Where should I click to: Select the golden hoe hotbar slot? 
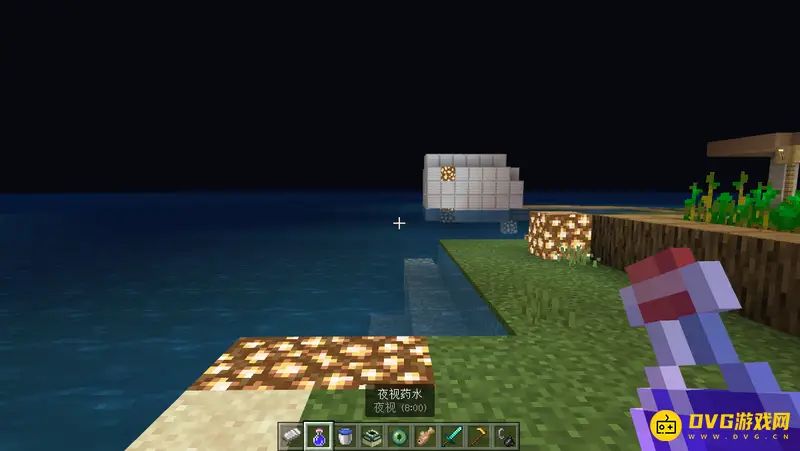point(480,436)
